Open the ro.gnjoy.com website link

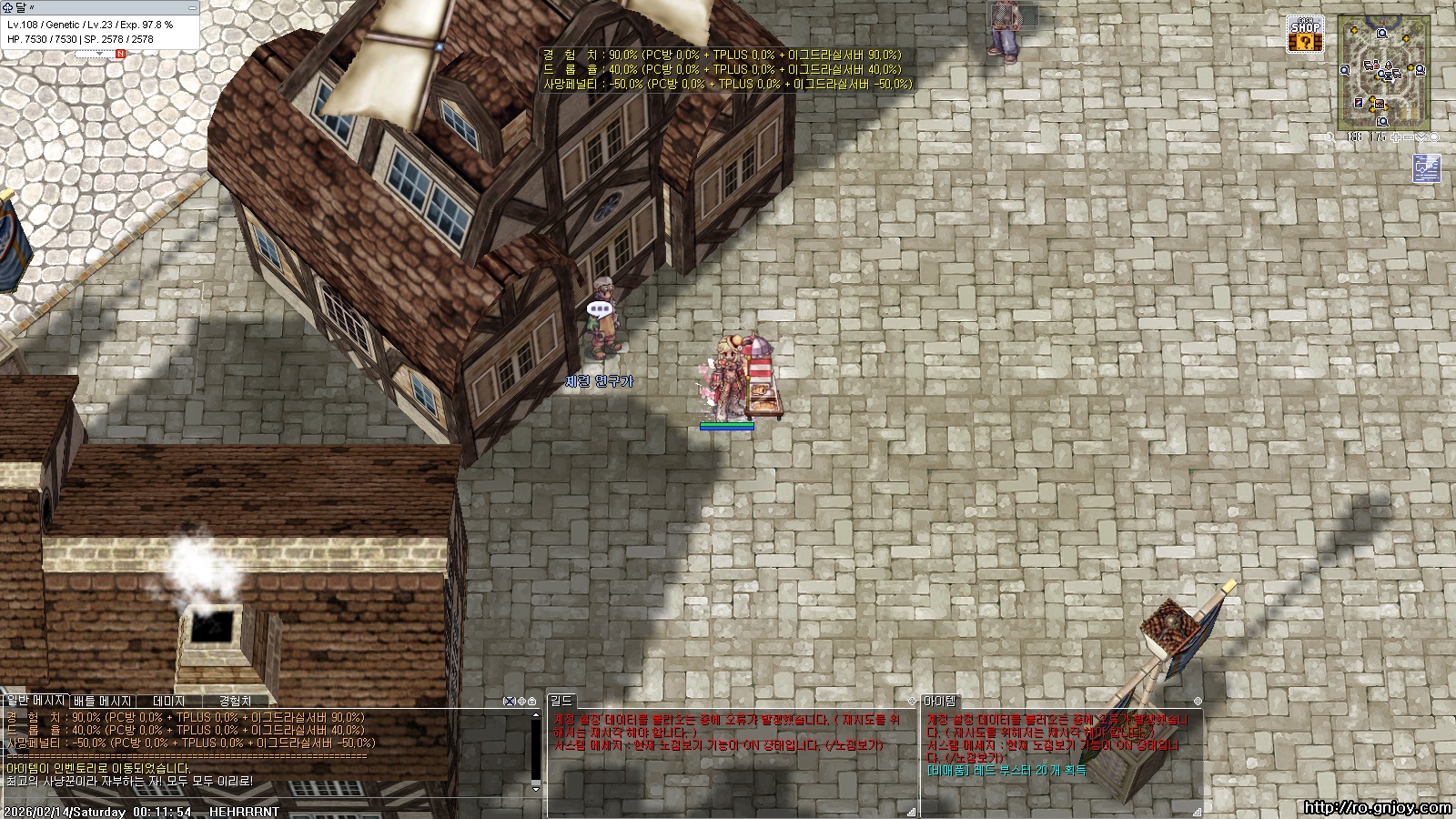pyautogui.click(x=1377, y=807)
